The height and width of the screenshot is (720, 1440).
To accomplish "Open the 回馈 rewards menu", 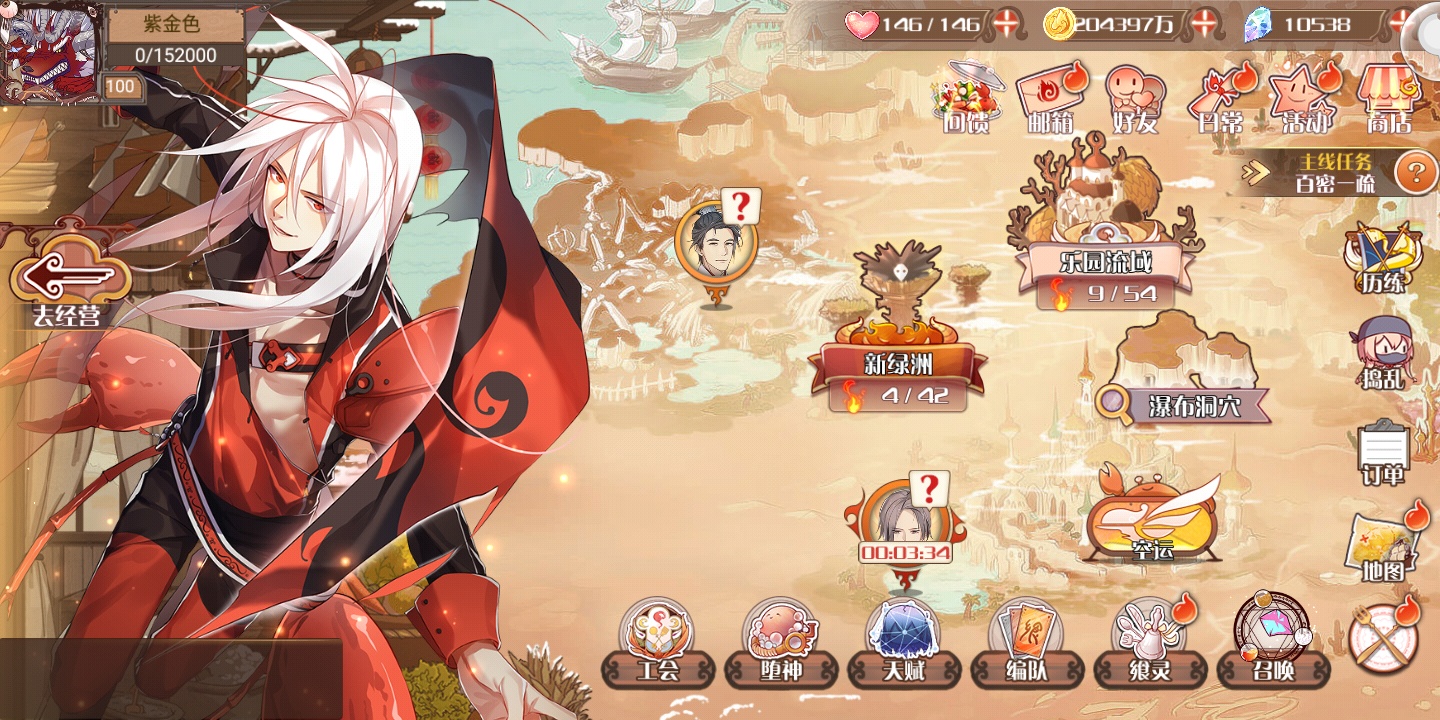I will click(x=965, y=98).
